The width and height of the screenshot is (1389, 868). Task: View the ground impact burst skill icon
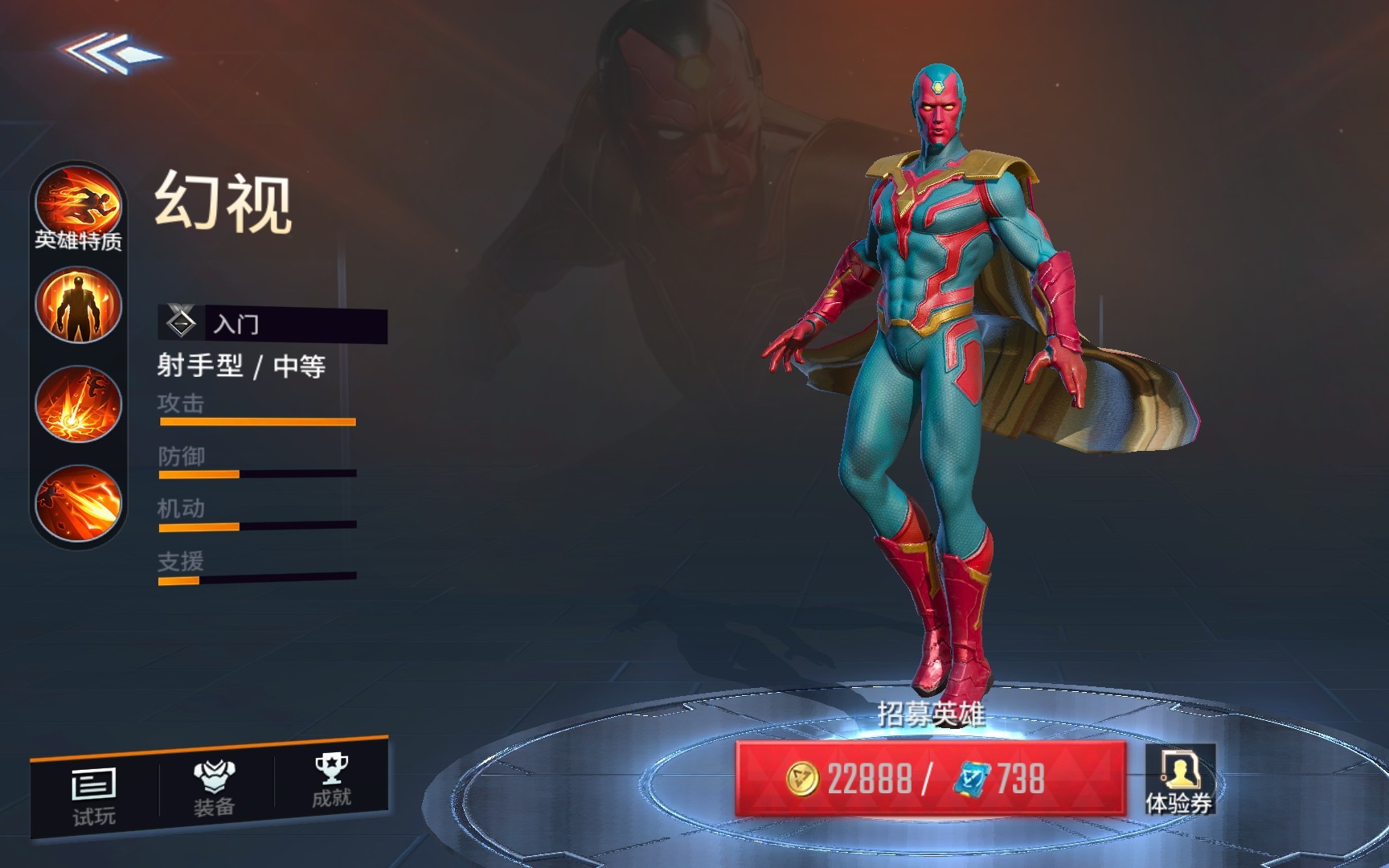pos(78,404)
